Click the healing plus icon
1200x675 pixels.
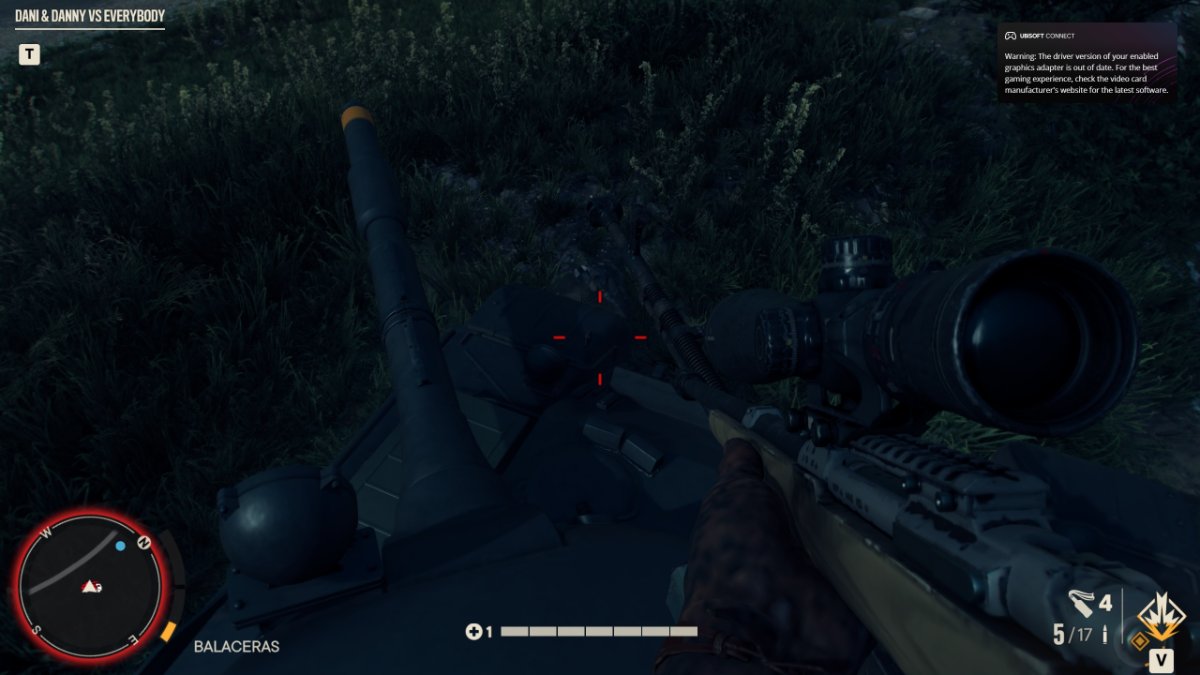point(473,631)
